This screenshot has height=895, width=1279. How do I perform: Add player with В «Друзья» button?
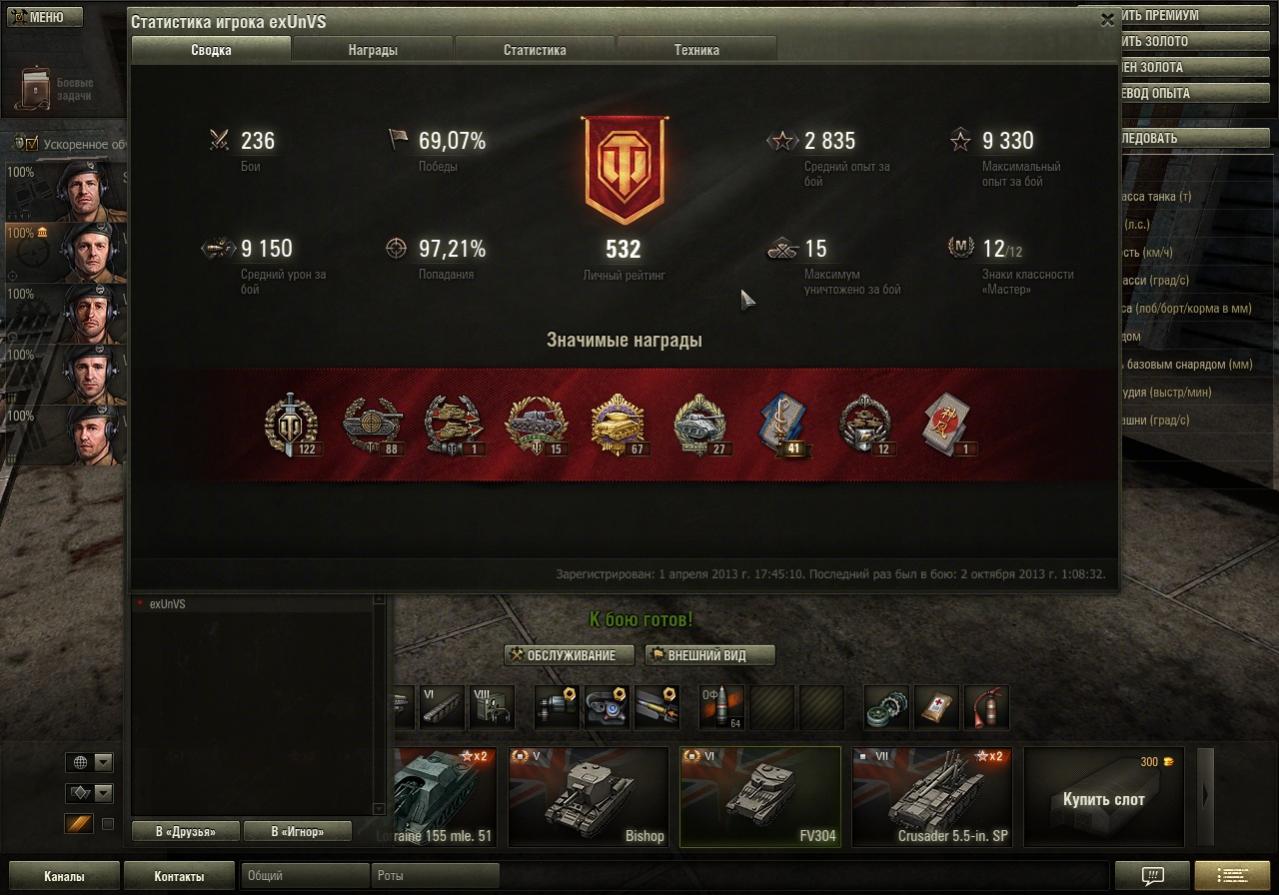pos(186,831)
